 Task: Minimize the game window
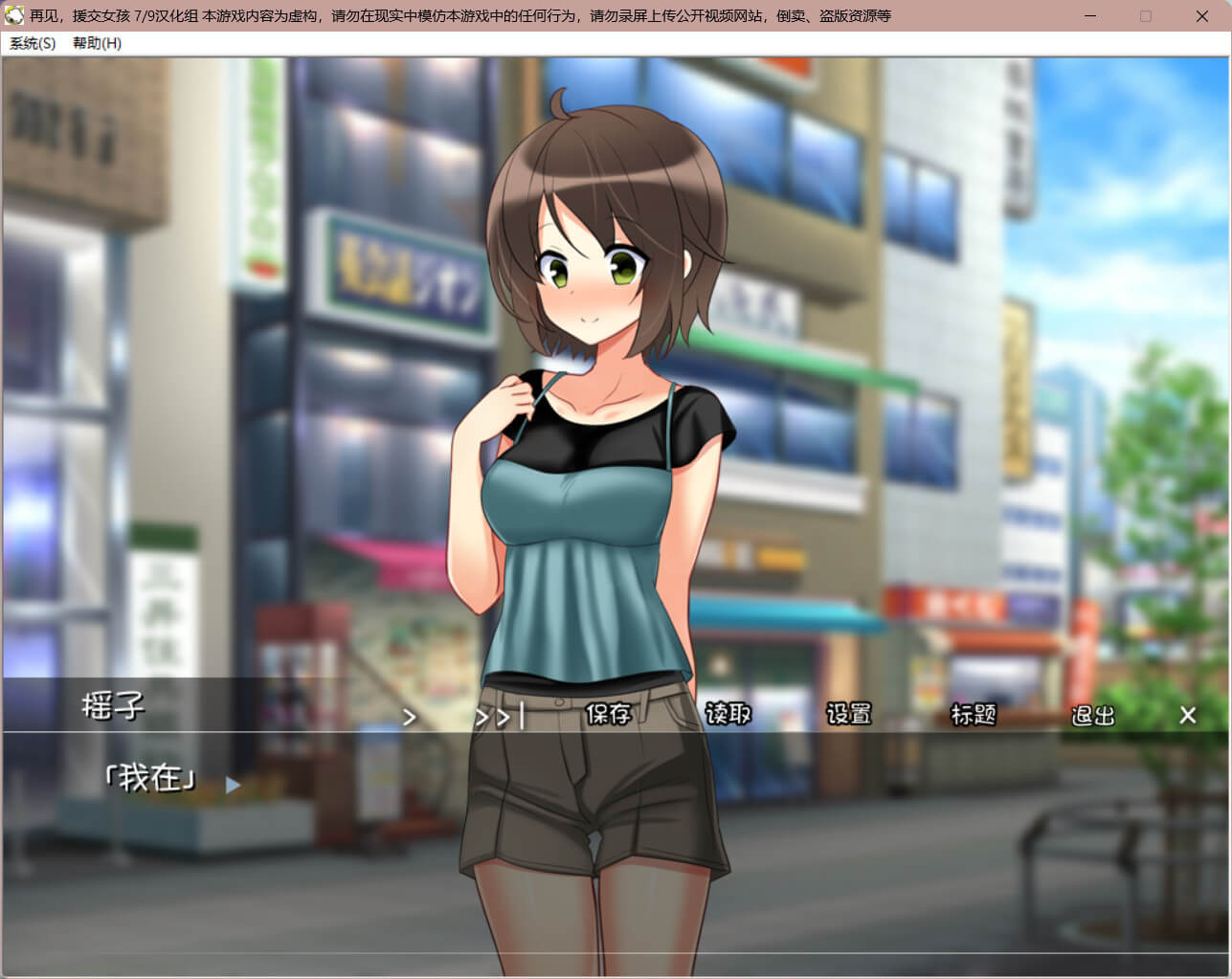pyautogui.click(x=1090, y=16)
